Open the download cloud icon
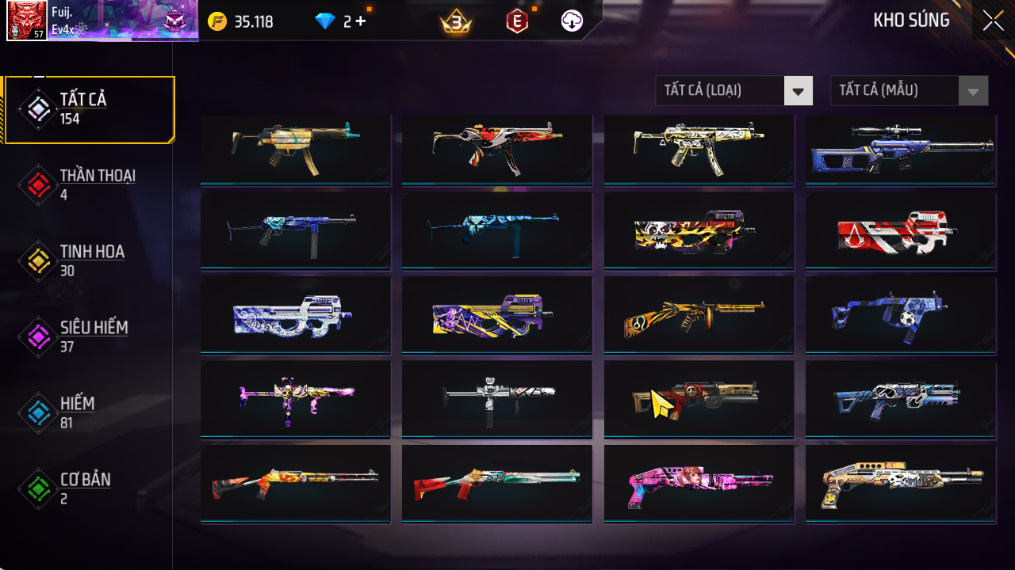This screenshot has height=570, width=1015. point(572,21)
